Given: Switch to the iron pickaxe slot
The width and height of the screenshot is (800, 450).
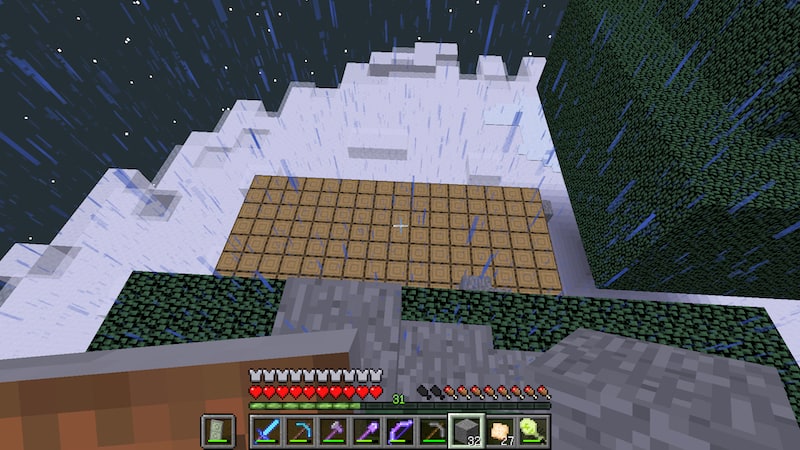Looking at the screenshot, I should point(433,430).
